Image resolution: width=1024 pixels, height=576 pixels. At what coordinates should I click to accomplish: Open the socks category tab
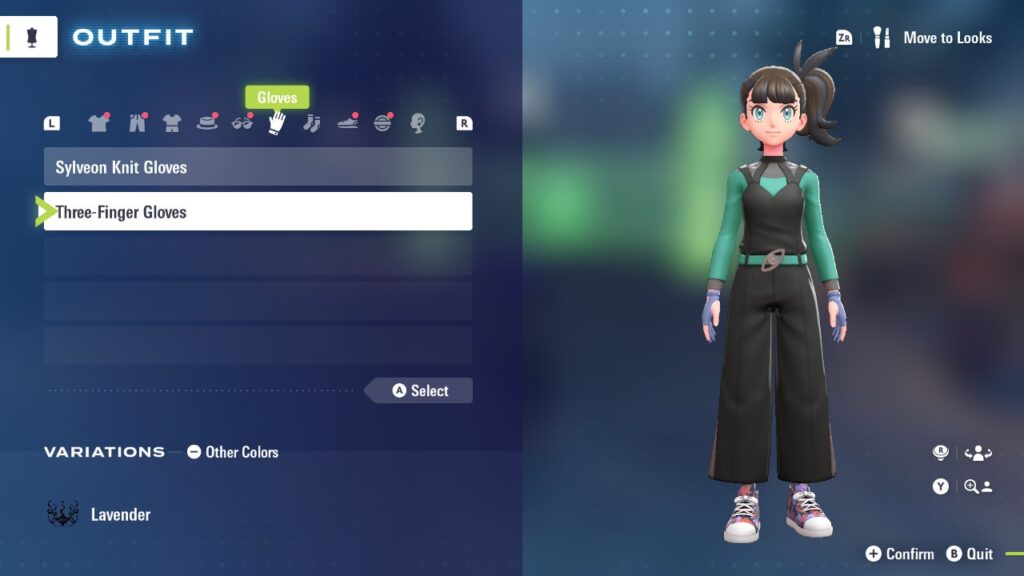(x=312, y=123)
